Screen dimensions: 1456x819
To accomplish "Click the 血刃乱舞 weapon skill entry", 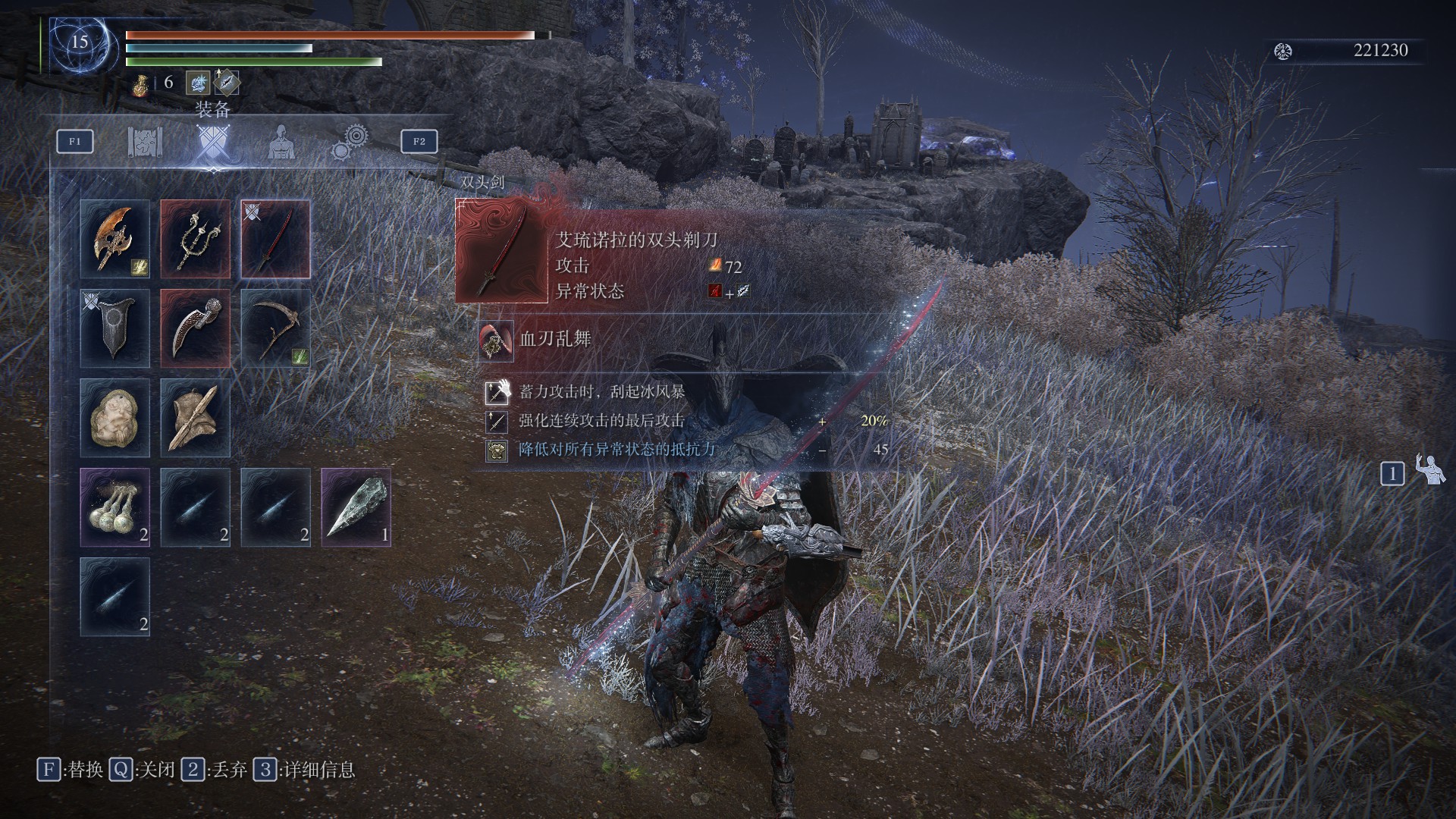I will point(554,339).
